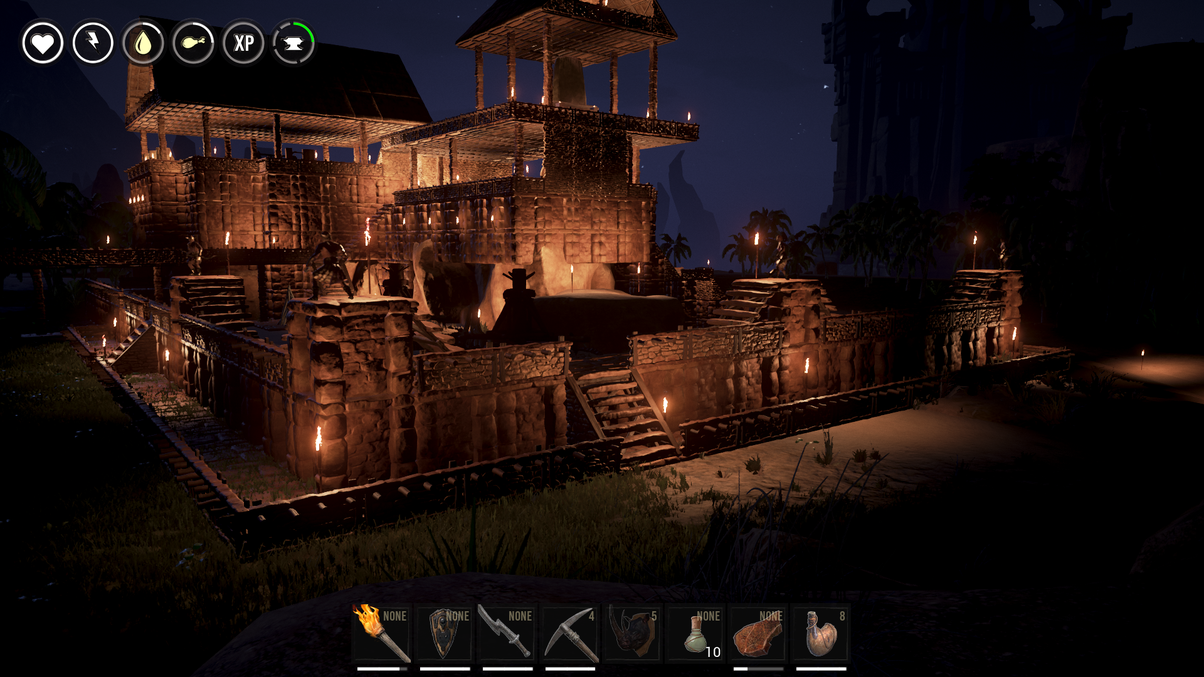Select the pickaxe in the hotbar

[570, 634]
